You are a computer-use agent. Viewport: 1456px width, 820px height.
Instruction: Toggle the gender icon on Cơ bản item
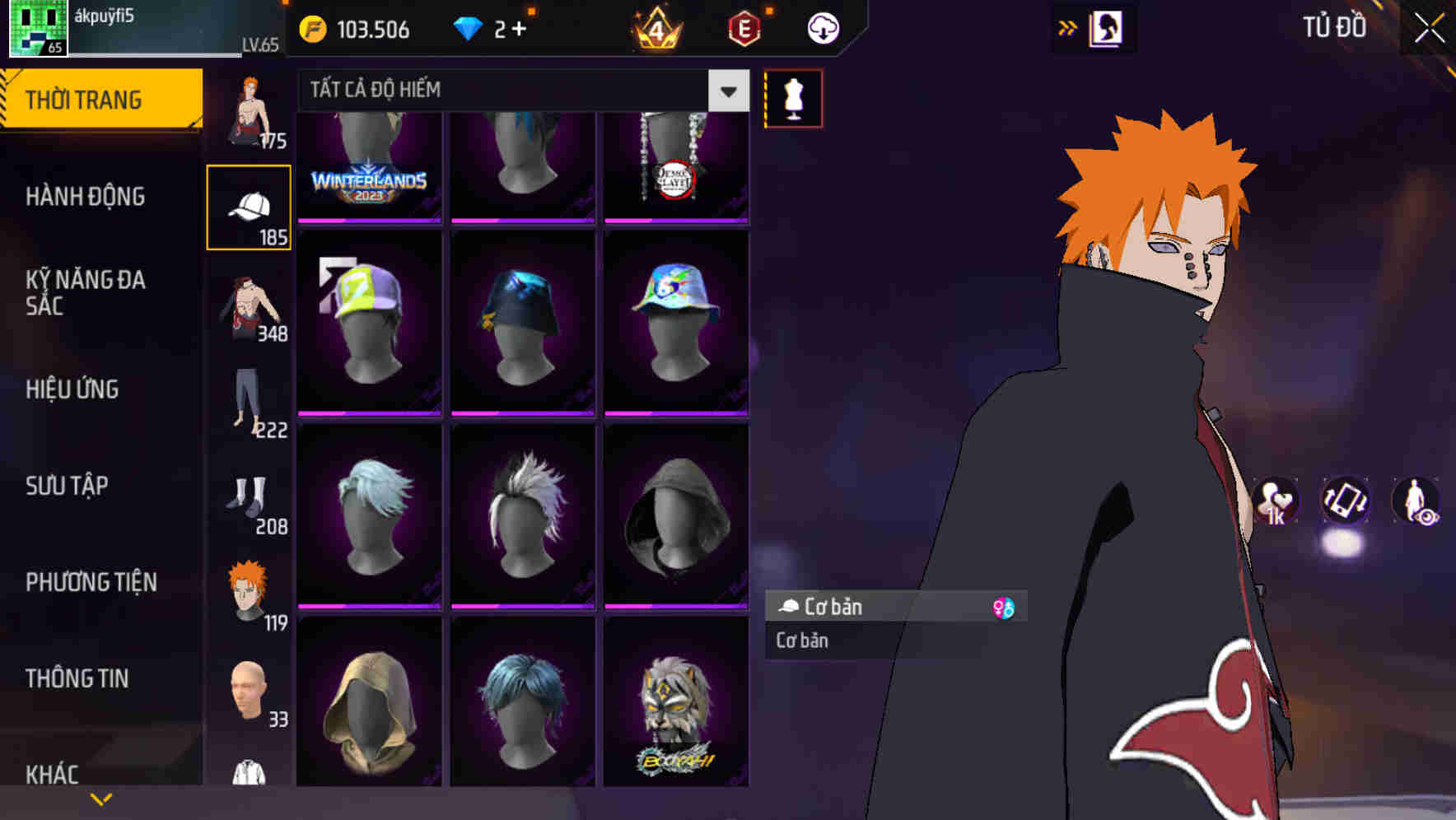(x=1004, y=607)
